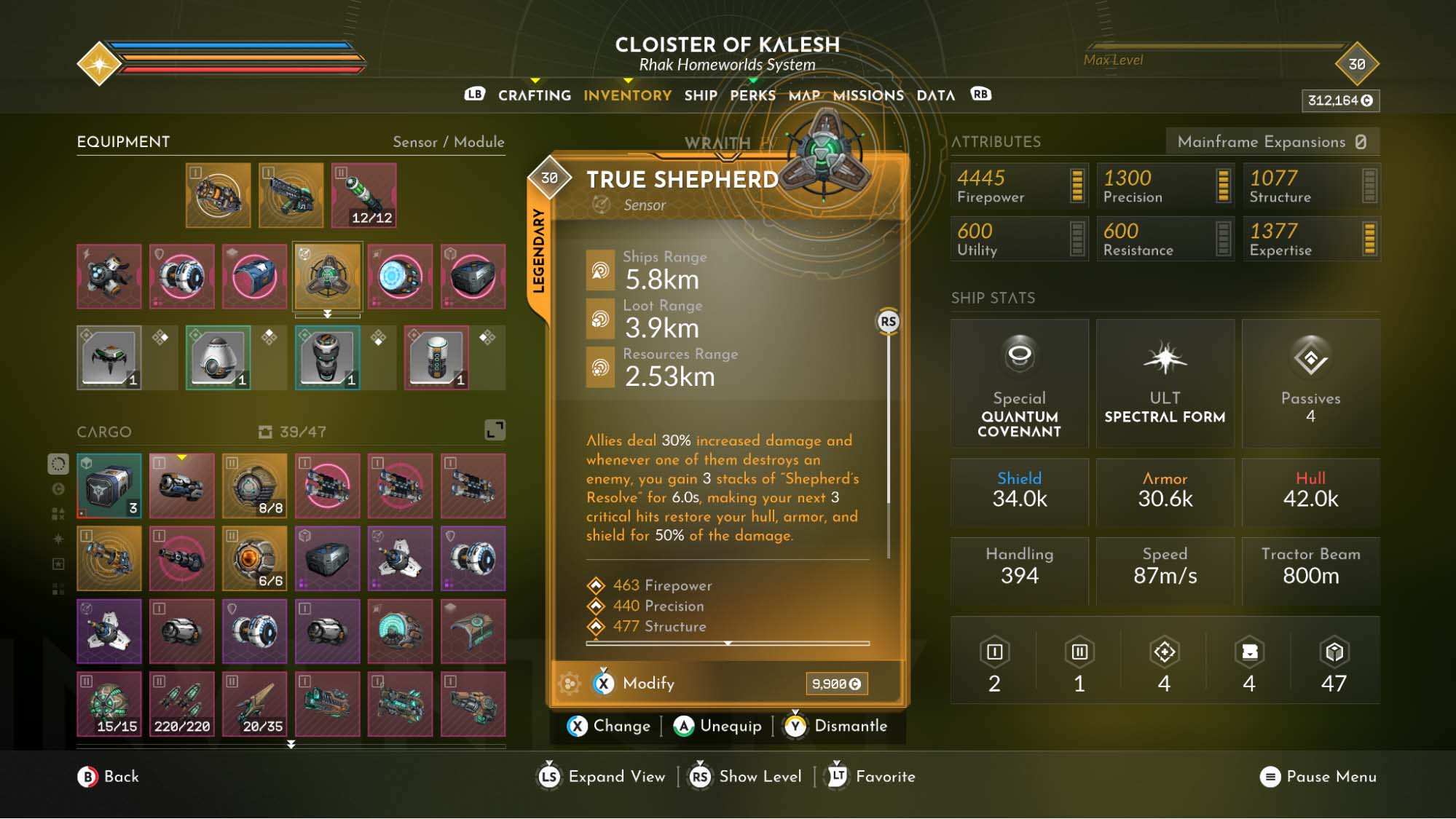
Task: Select the 220/220 missiles cargo slot
Action: point(182,704)
